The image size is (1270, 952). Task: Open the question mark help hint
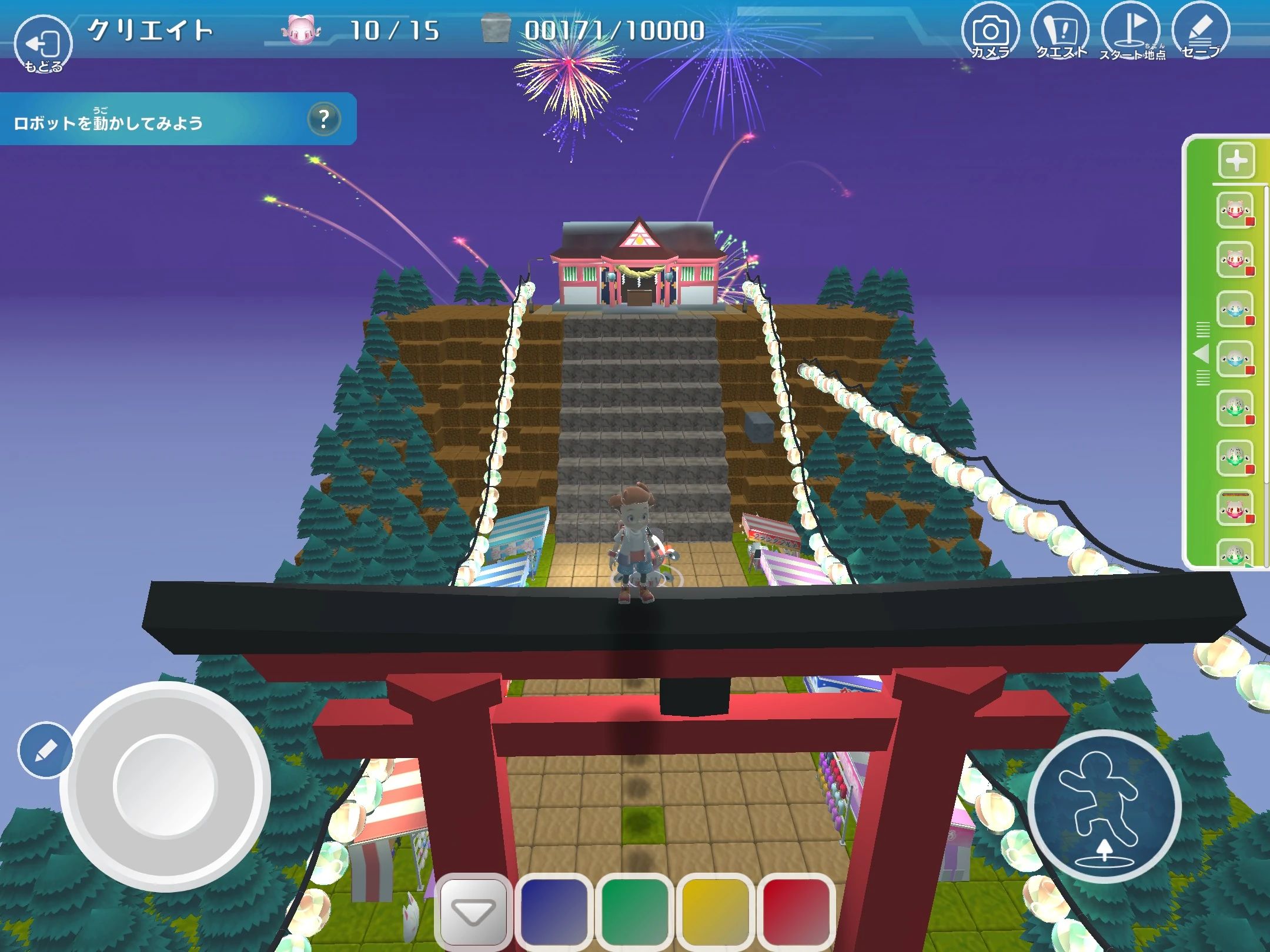[323, 119]
